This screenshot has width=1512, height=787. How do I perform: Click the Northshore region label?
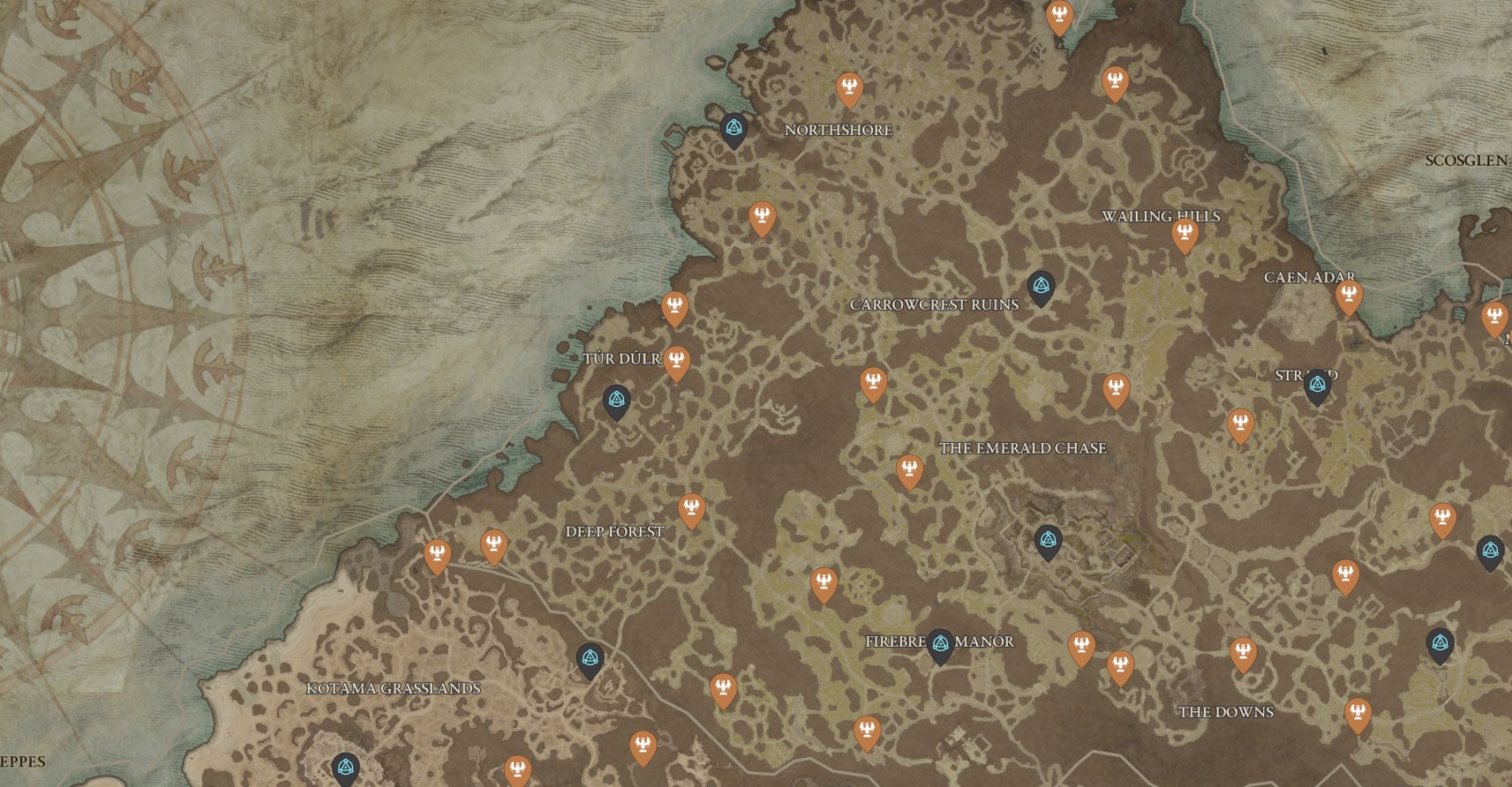coord(839,129)
